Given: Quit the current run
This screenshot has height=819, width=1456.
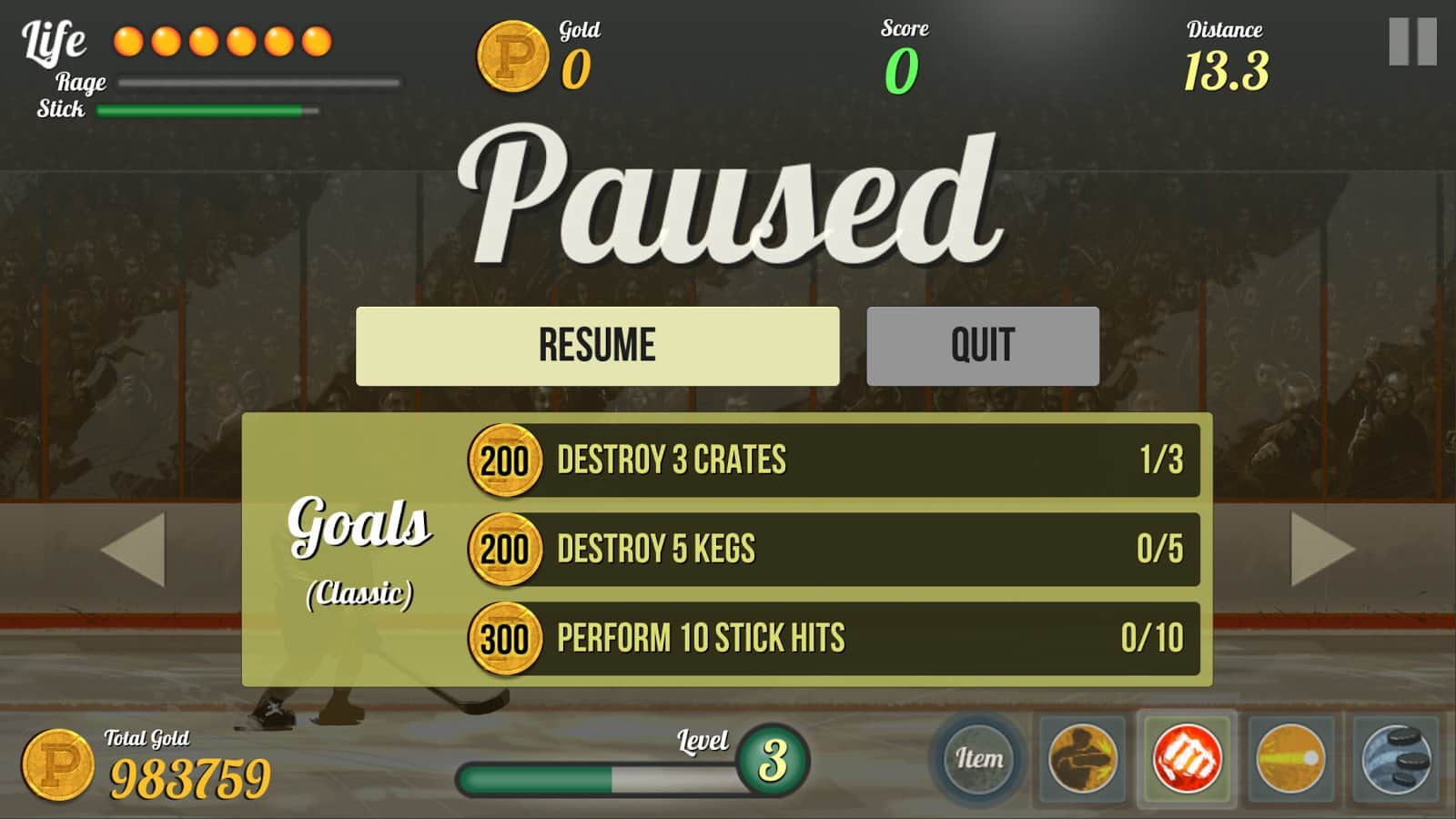Looking at the screenshot, I should coord(983,346).
